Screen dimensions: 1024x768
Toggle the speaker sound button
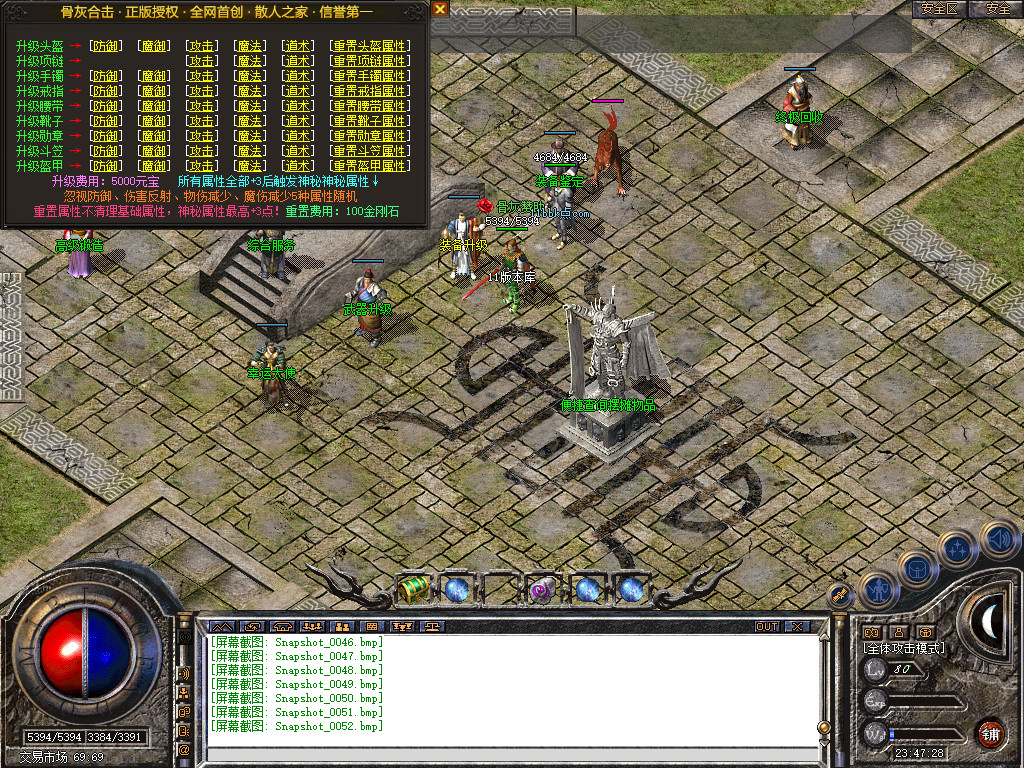tap(999, 541)
